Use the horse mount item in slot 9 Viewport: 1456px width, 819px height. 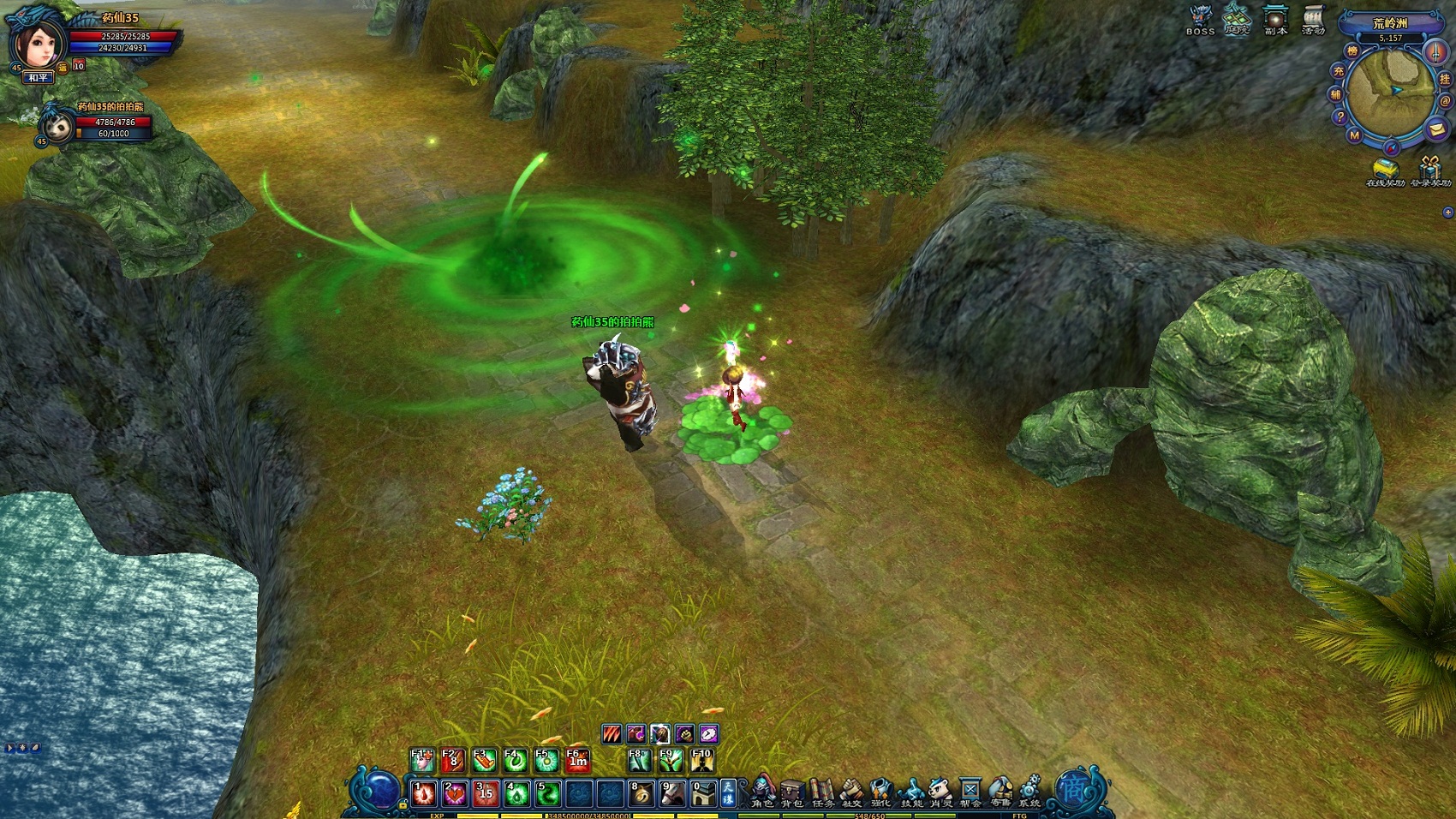672,793
